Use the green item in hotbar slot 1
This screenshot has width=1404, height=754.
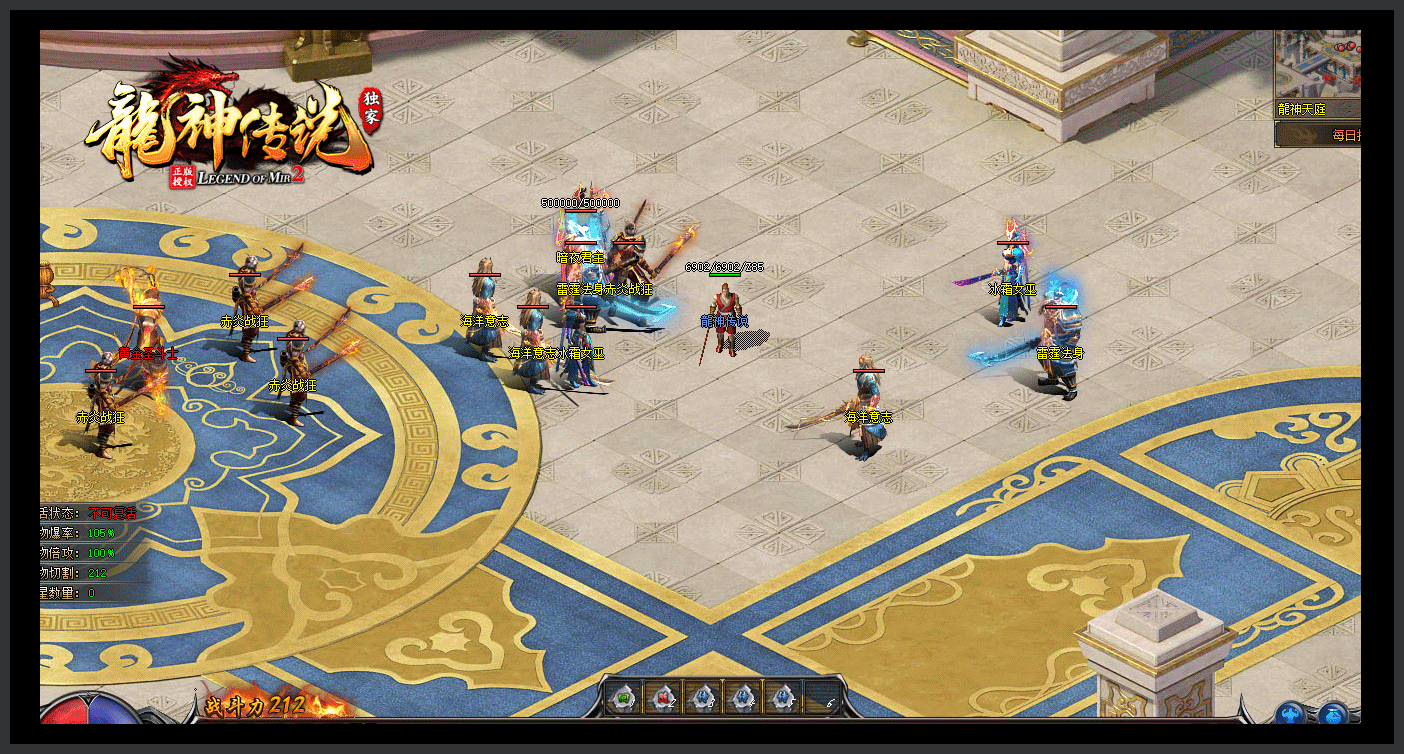point(621,697)
